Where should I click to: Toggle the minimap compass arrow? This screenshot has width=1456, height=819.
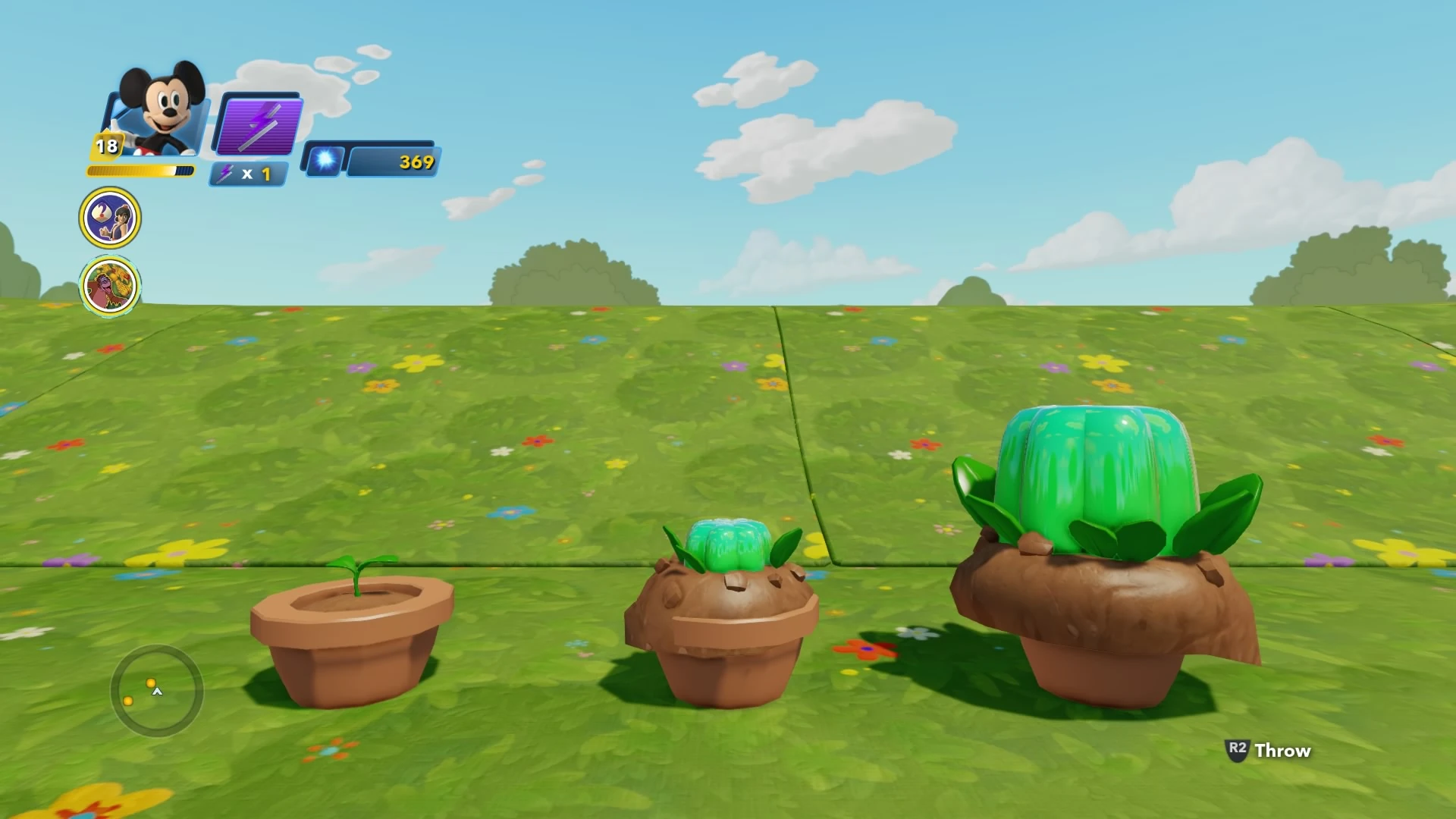[157, 691]
